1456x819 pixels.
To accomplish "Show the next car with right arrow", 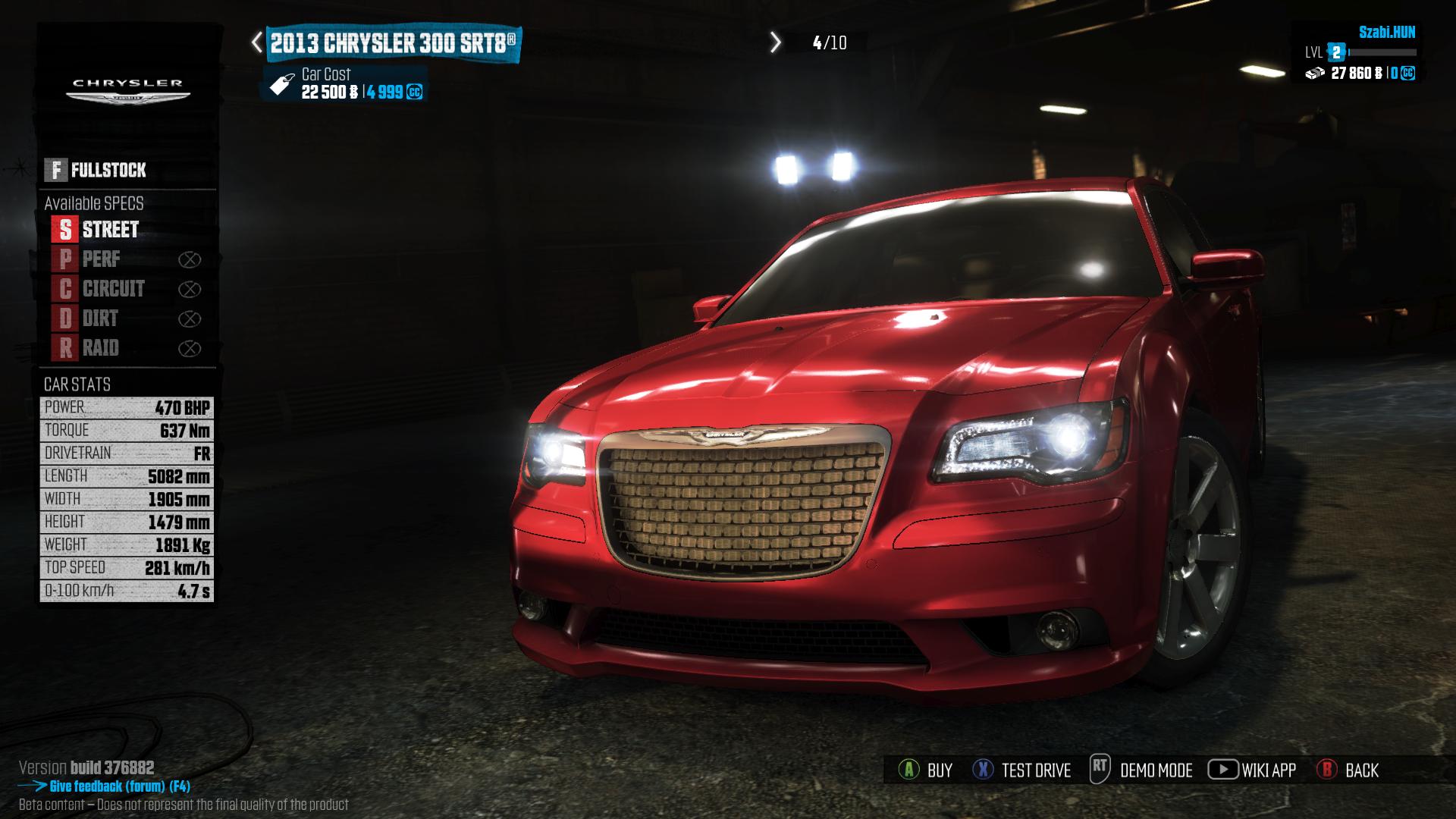I will pyautogui.click(x=775, y=42).
